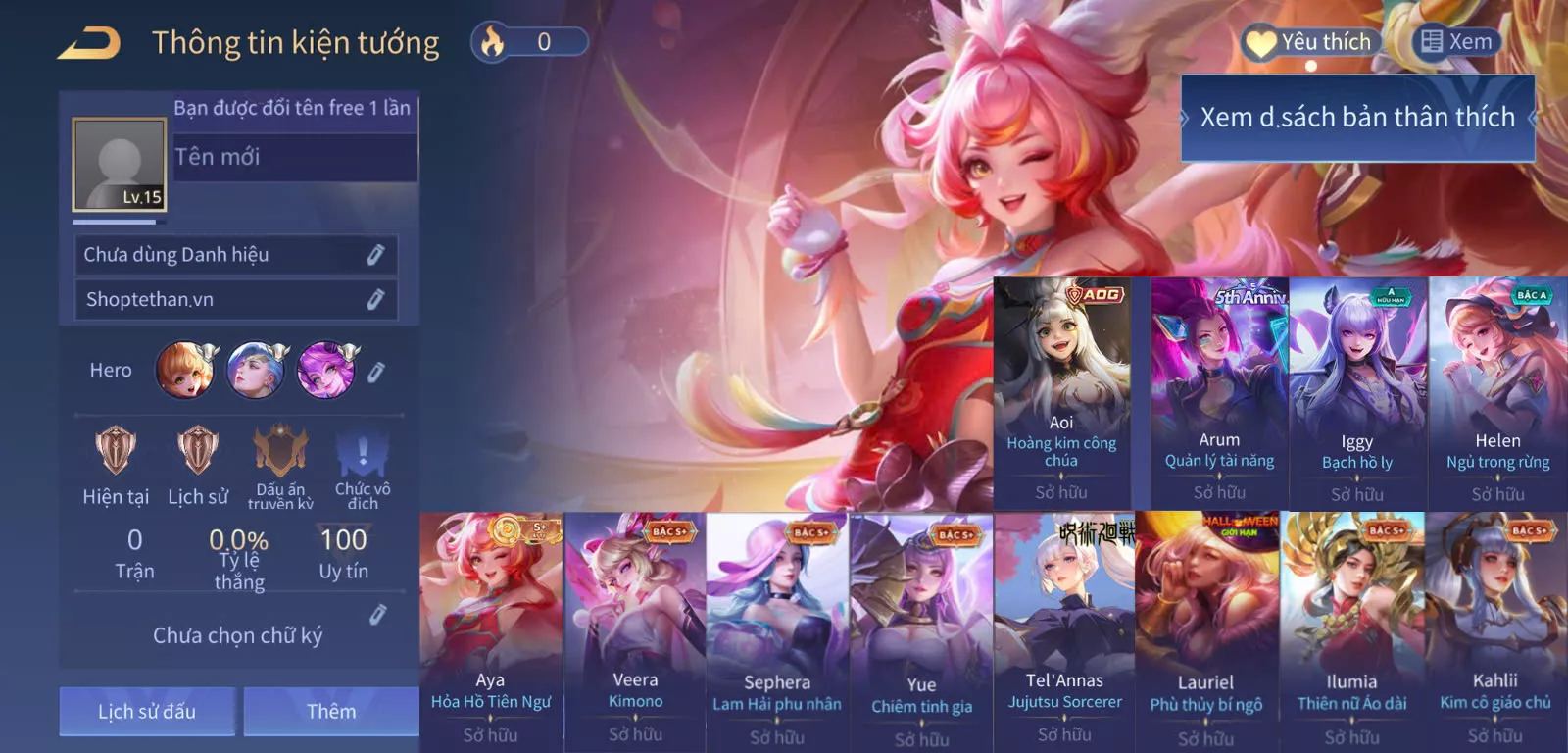Choose the Arum Quản lý tài năng skin

click(x=1219, y=392)
